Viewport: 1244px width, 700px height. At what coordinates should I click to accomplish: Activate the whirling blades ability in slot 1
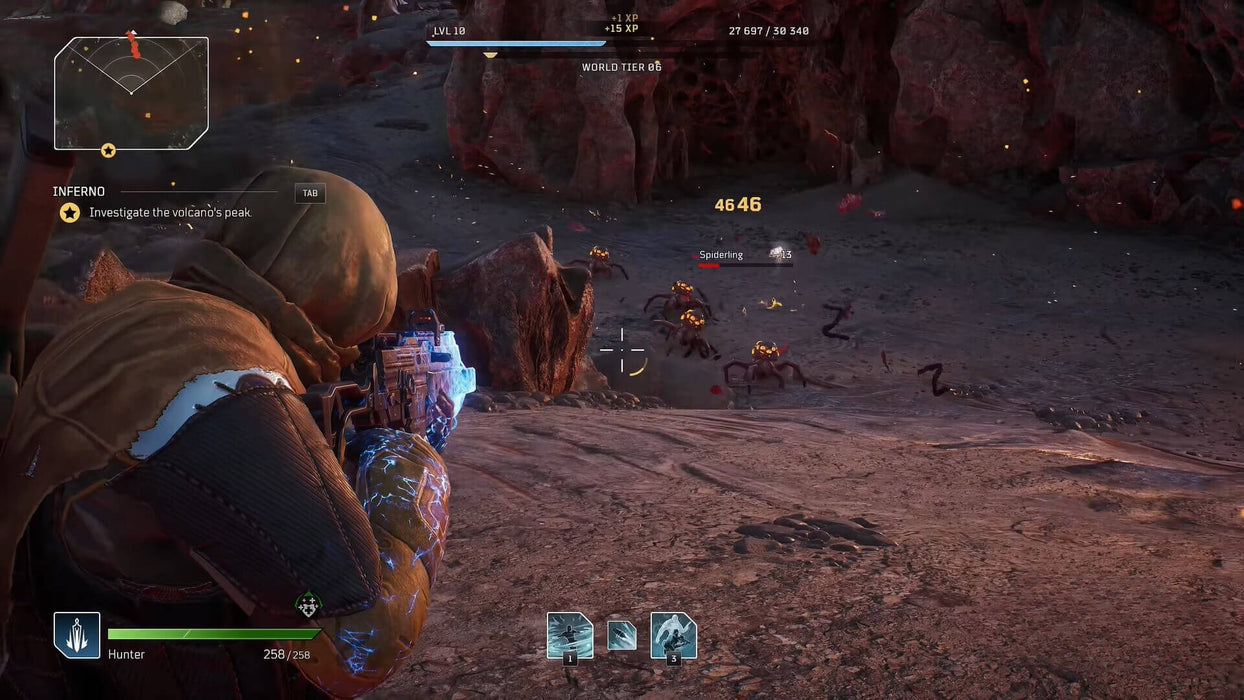click(570, 635)
